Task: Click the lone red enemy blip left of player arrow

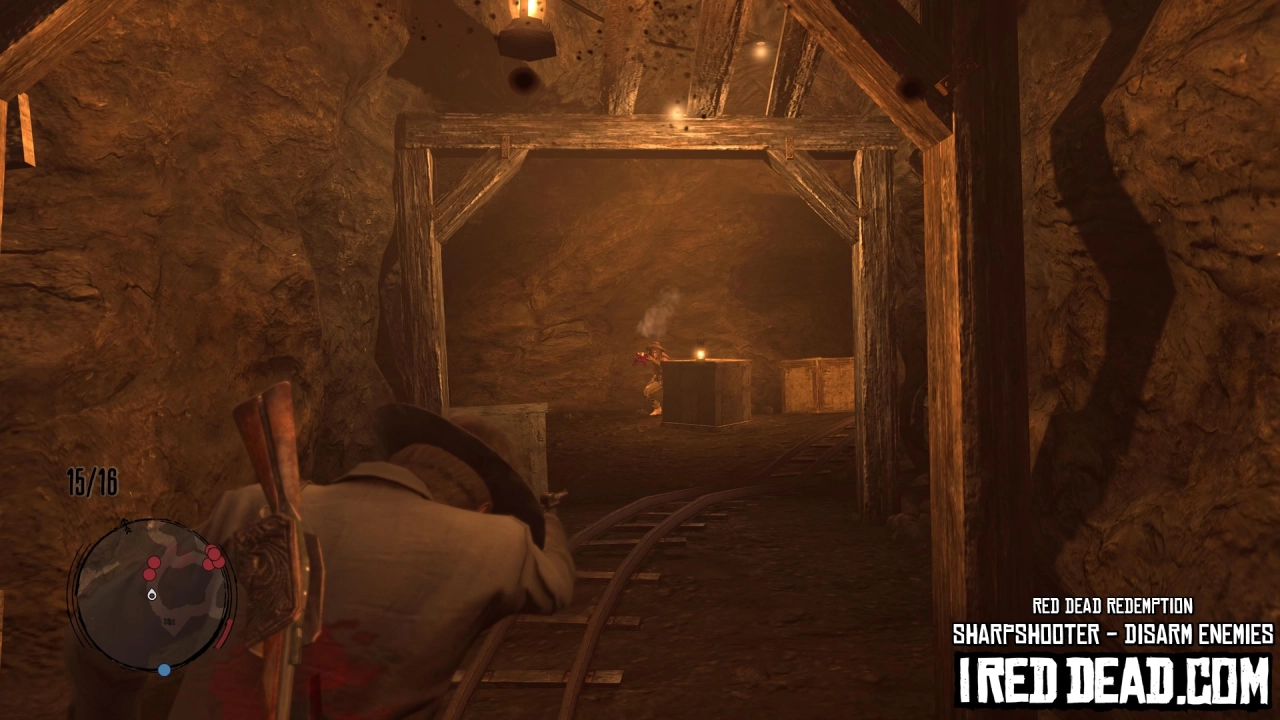Action: [x=148, y=573]
